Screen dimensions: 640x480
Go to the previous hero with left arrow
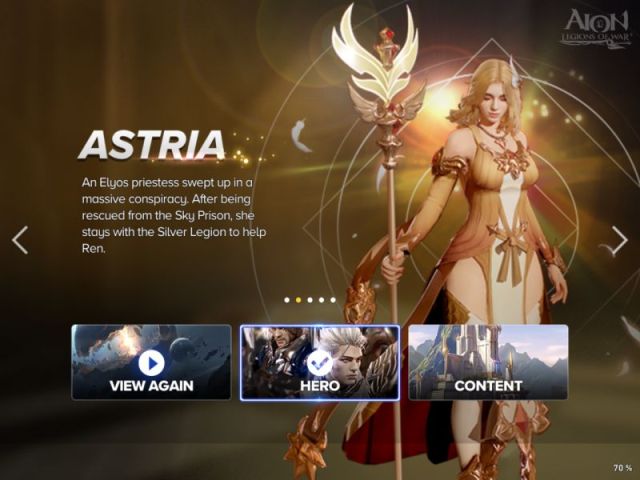click(20, 240)
